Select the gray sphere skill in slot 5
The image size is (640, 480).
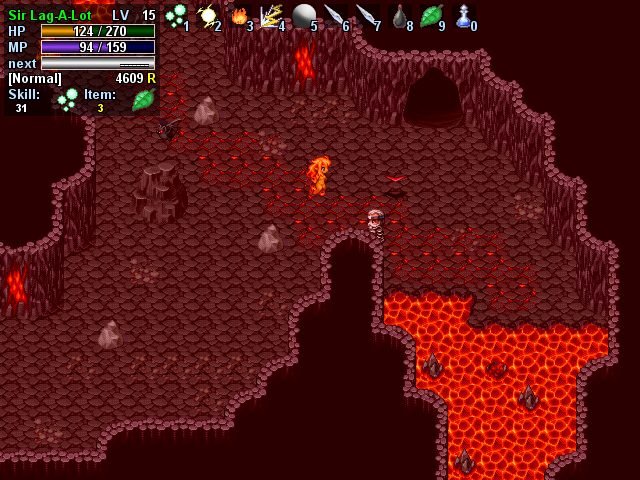[303, 15]
